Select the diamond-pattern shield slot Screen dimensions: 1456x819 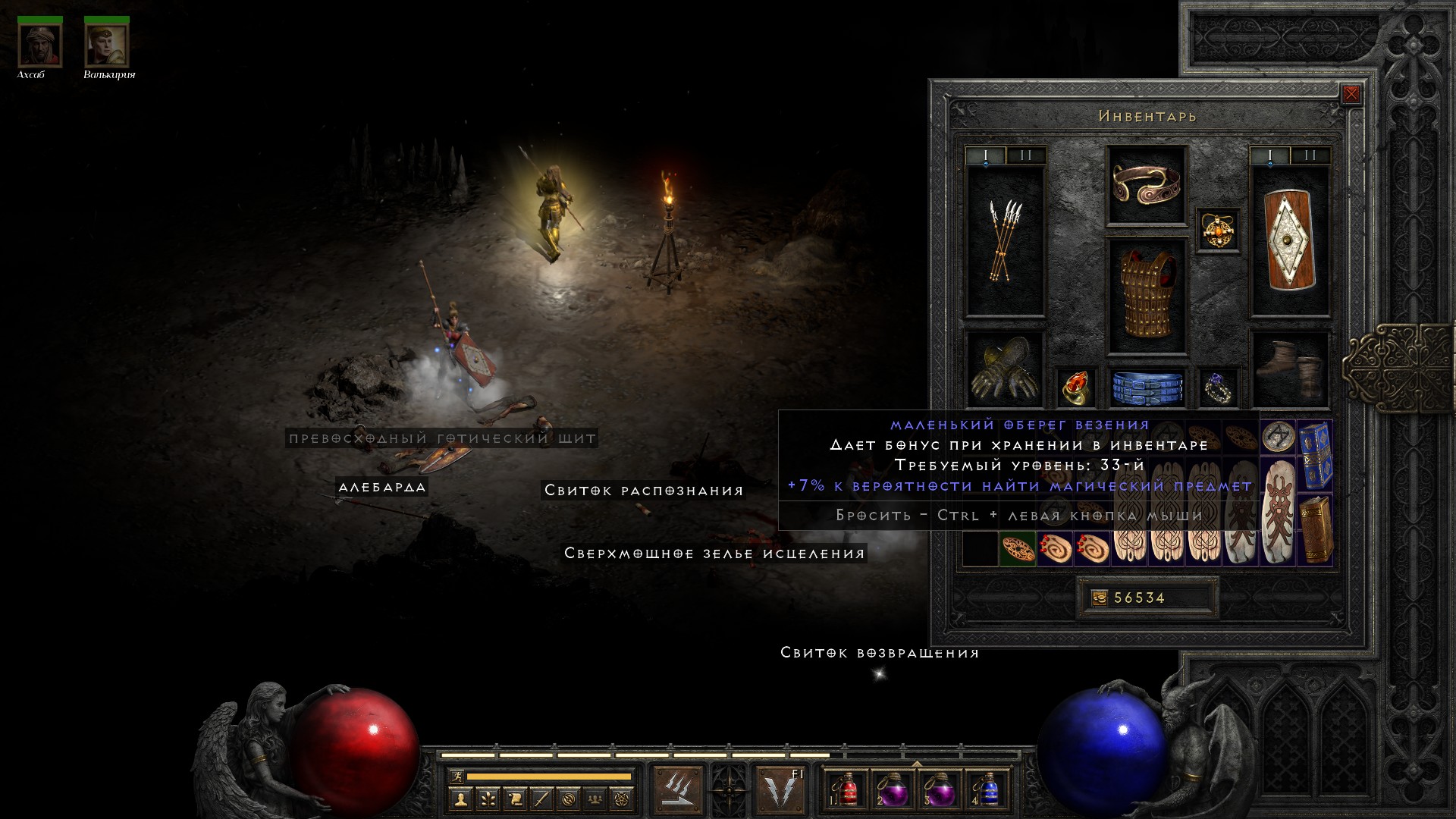(1289, 241)
